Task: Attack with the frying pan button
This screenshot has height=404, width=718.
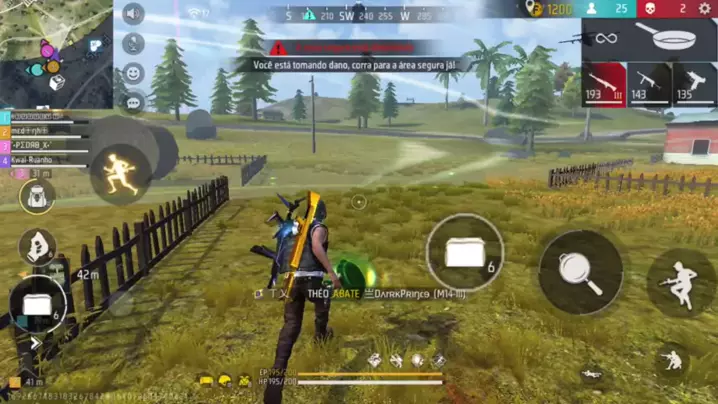Action: [x=580, y=272]
